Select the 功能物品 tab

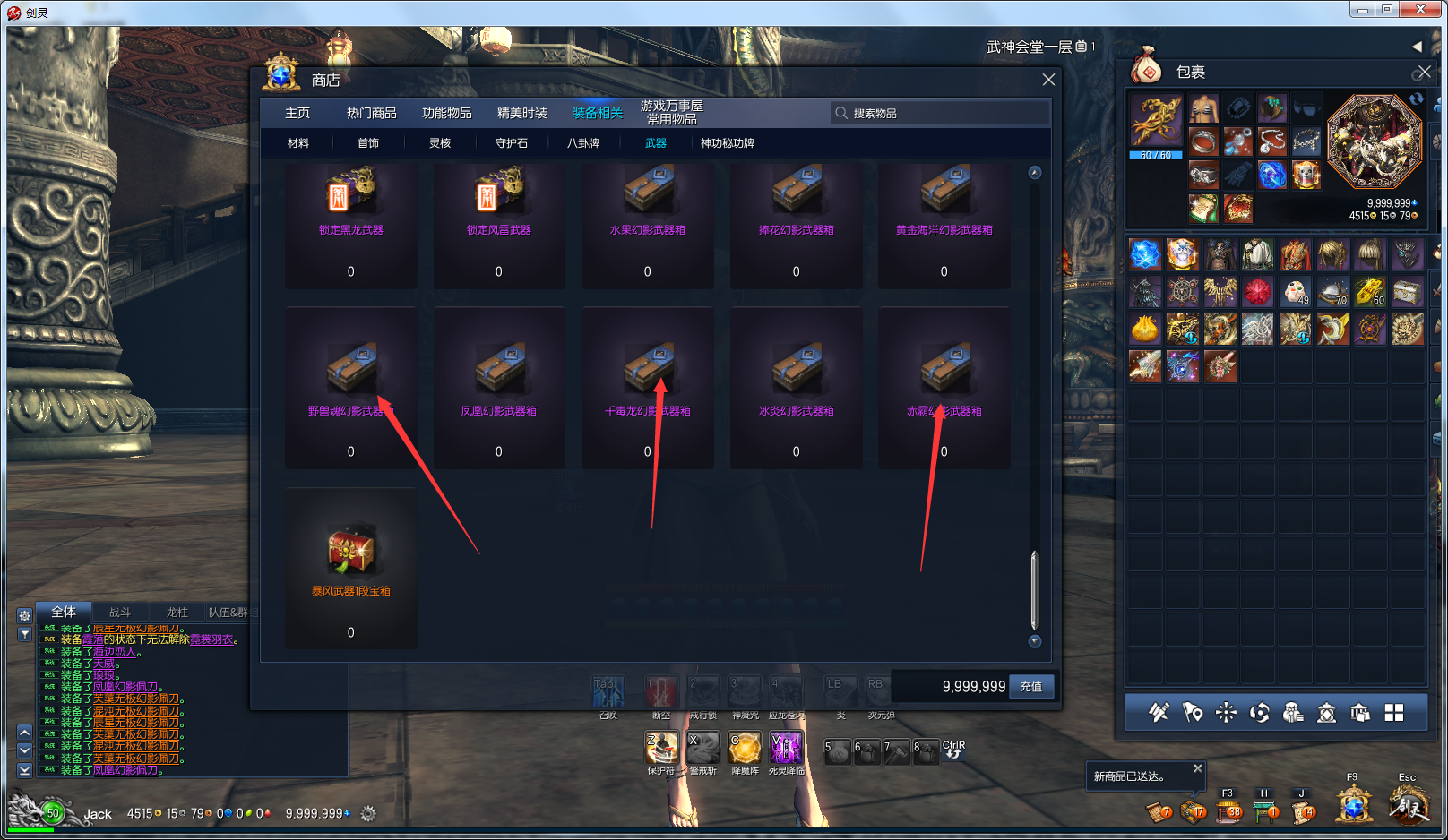tap(446, 113)
